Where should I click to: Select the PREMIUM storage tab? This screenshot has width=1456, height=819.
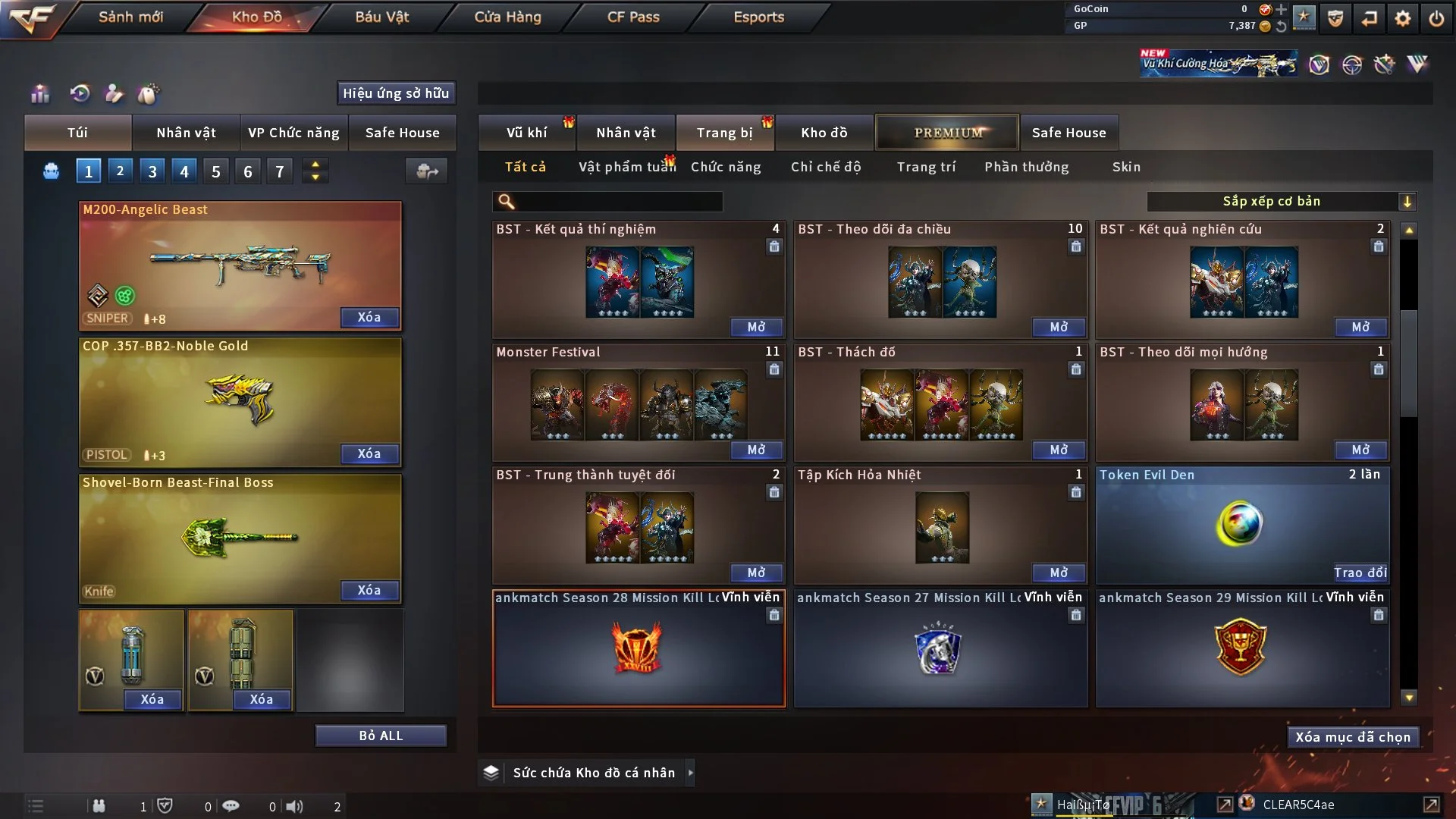pyautogui.click(x=947, y=133)
